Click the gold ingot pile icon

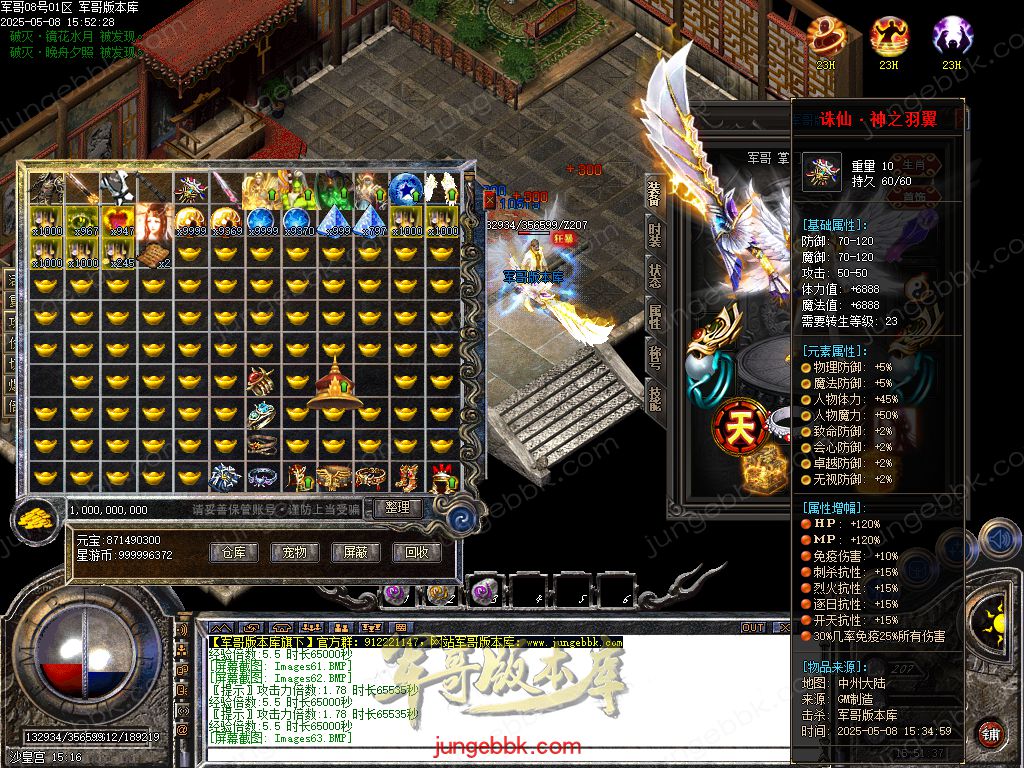pyautogui.click(x=37, y=520)
